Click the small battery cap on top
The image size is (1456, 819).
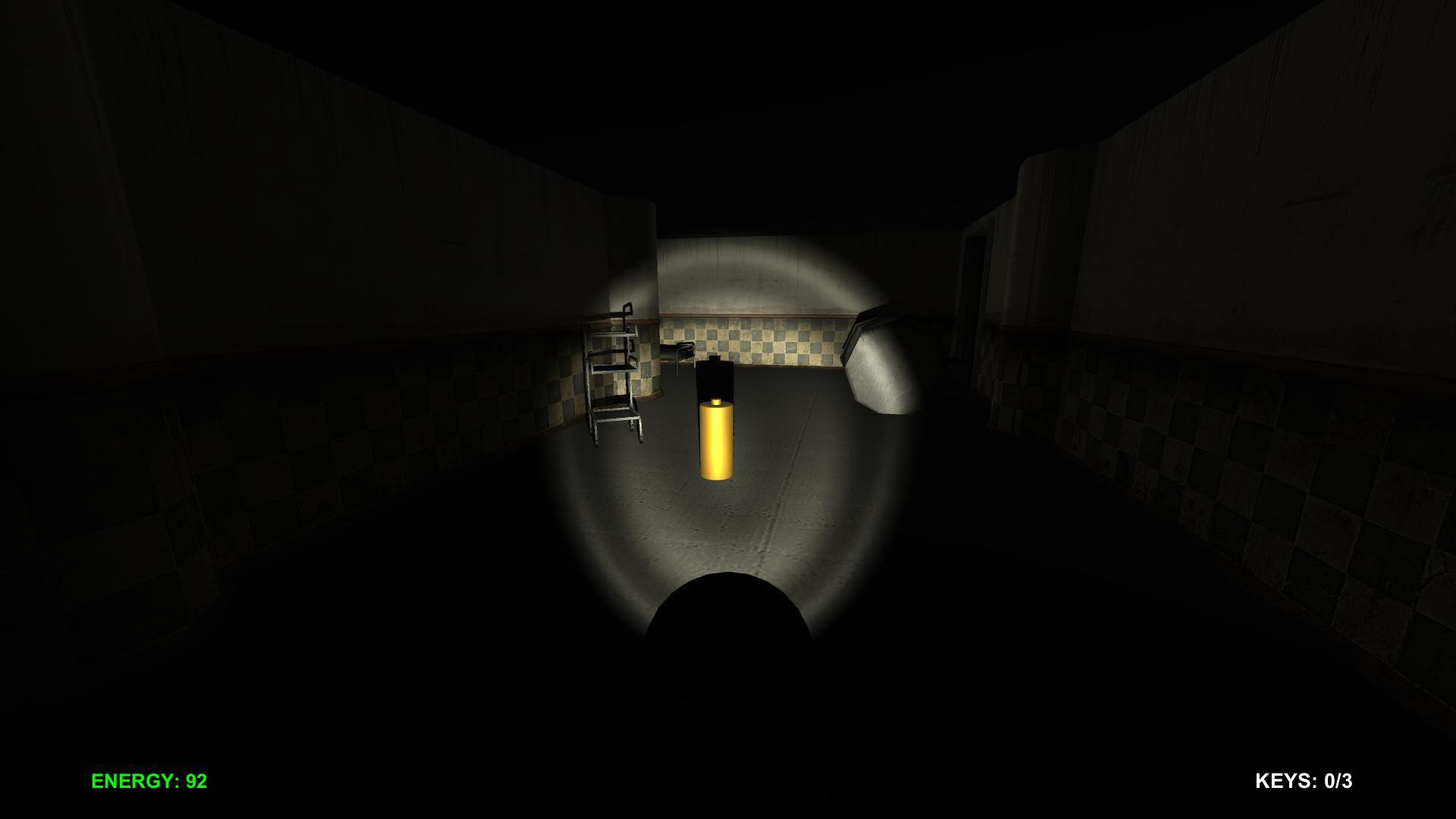click(x=715, y=402)
